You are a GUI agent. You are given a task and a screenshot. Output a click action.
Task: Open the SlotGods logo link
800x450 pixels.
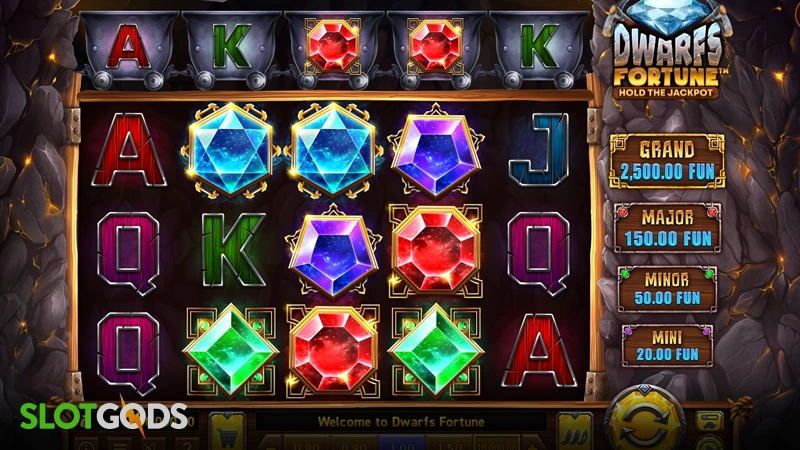click(x=95, y=416)
